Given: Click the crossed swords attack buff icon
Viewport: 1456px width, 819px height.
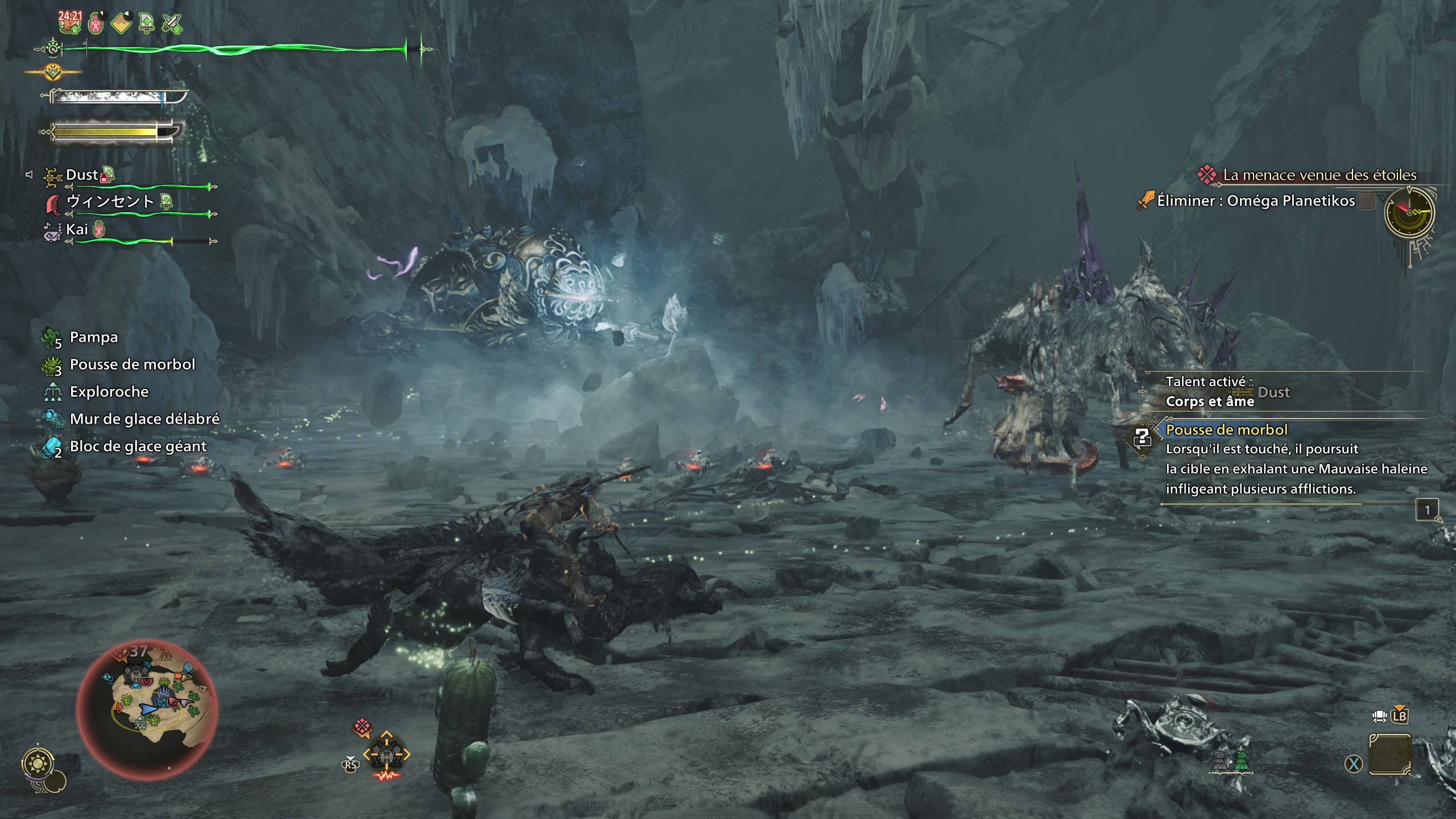Looking at the screenshot, I should (171, 23).
